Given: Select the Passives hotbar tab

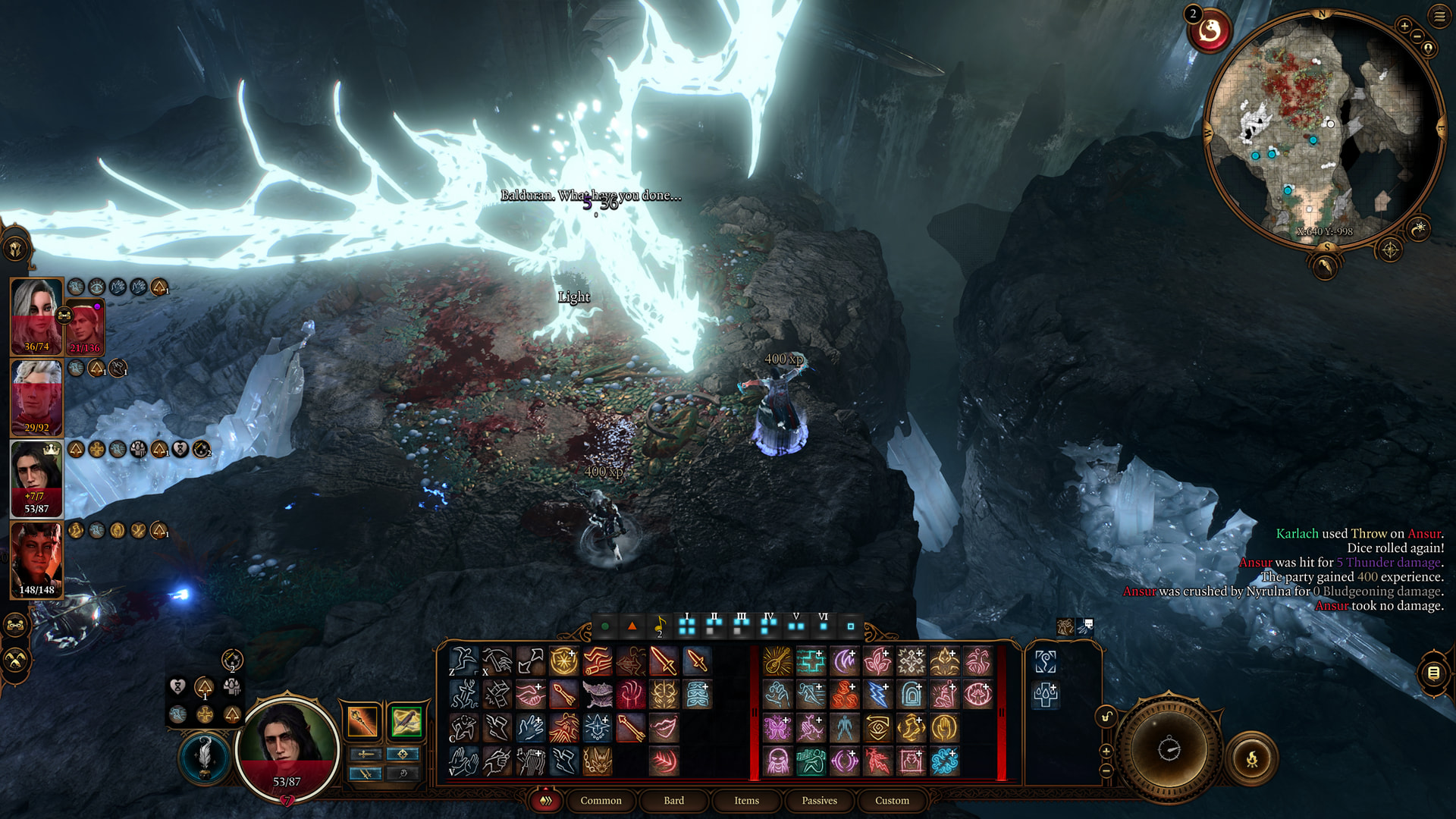Looking at the screenshot, I should coord(819,800).
